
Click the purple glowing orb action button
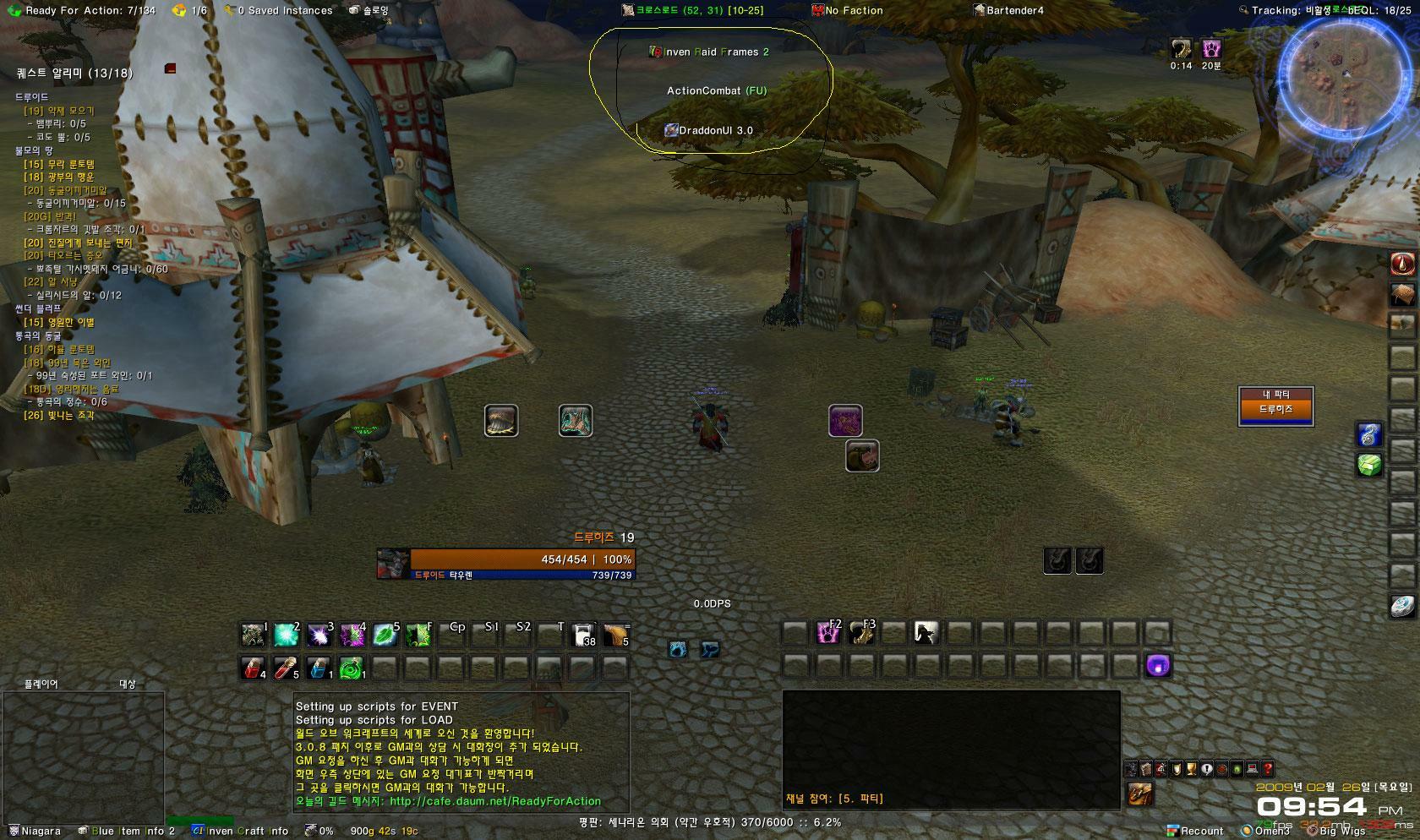[x=1158, y=666]
